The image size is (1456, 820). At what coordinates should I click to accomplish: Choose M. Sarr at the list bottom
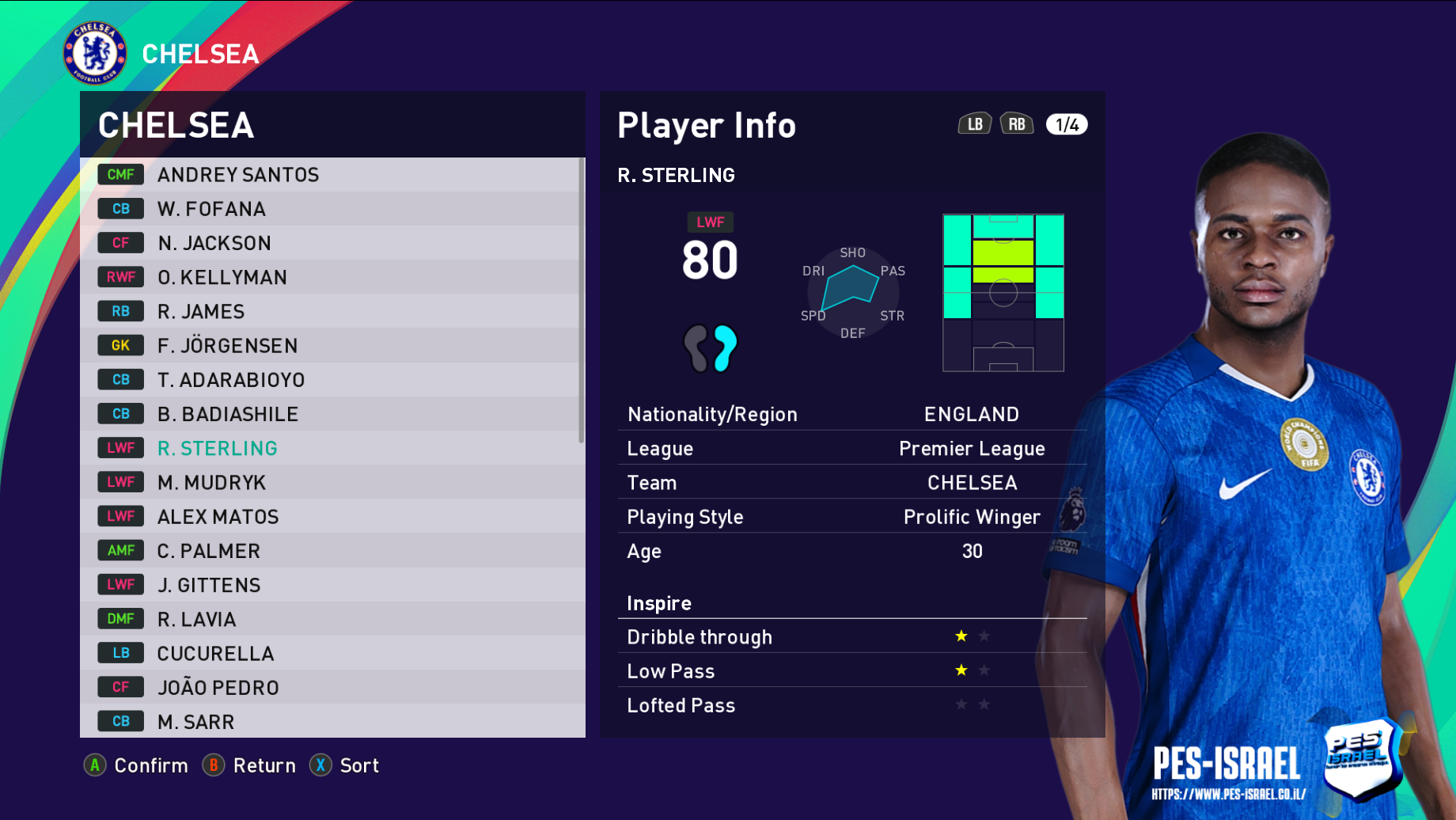click(196, 721)
